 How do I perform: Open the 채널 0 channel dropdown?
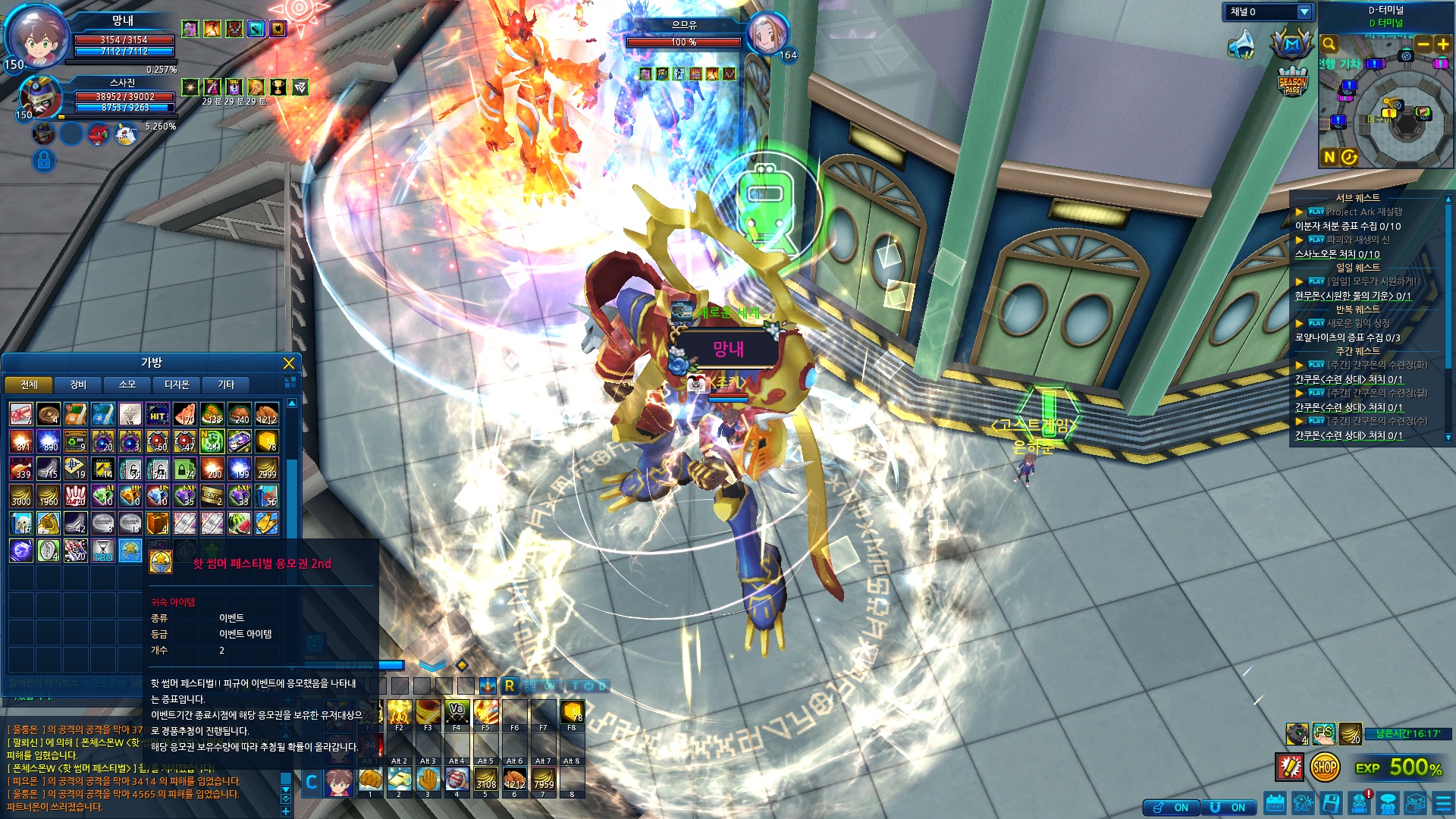pos(1304,12)
